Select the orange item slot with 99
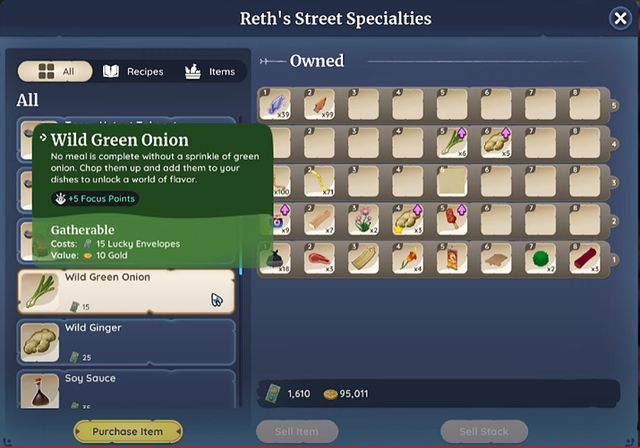The image size is (640, 448). [x=320, y=104]
